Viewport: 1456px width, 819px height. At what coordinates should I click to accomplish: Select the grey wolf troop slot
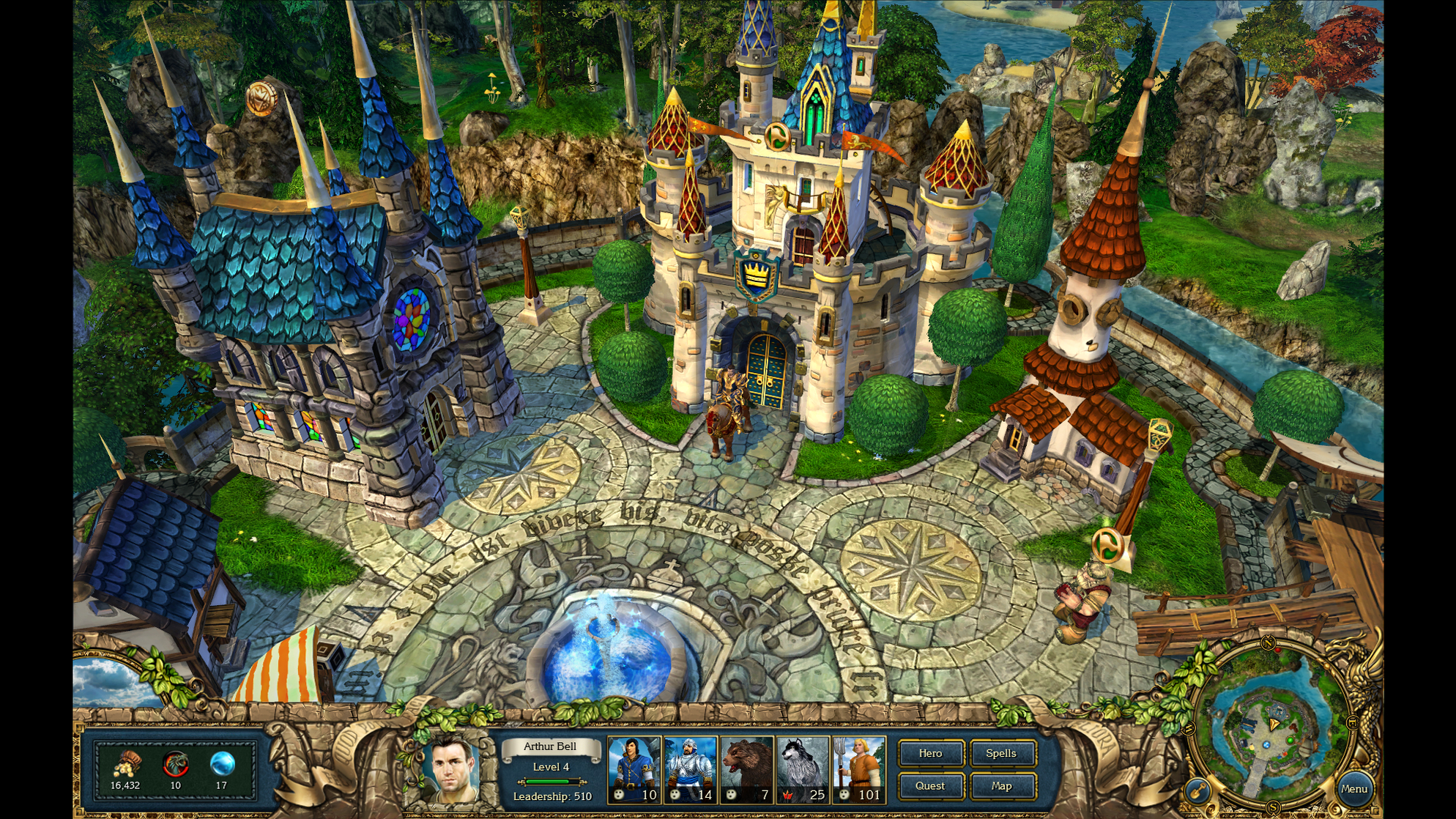pos(802,769)
